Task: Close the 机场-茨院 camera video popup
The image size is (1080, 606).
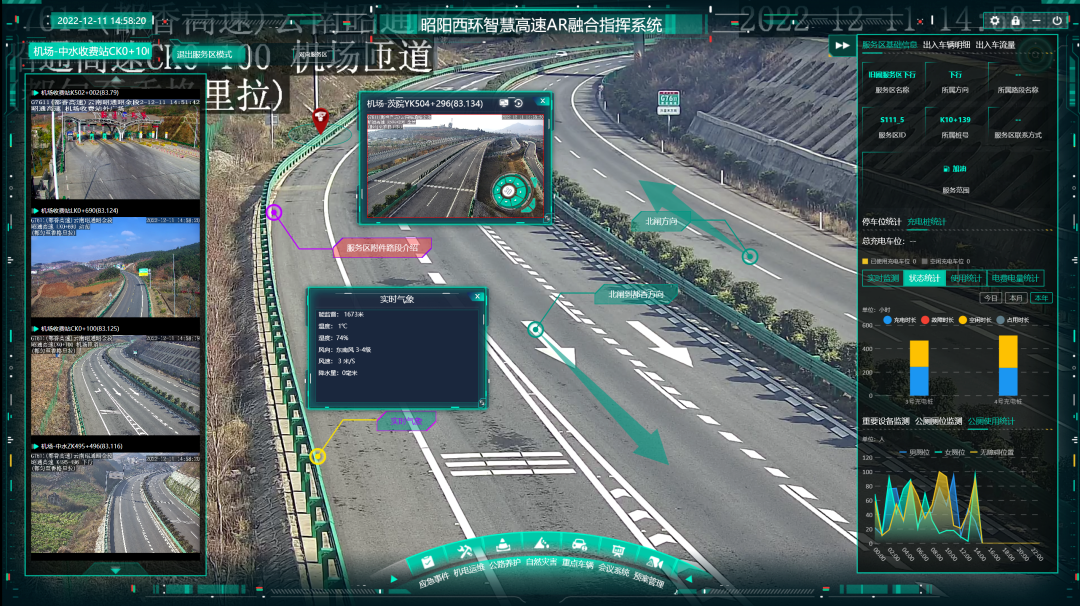Action: (543, 101)
